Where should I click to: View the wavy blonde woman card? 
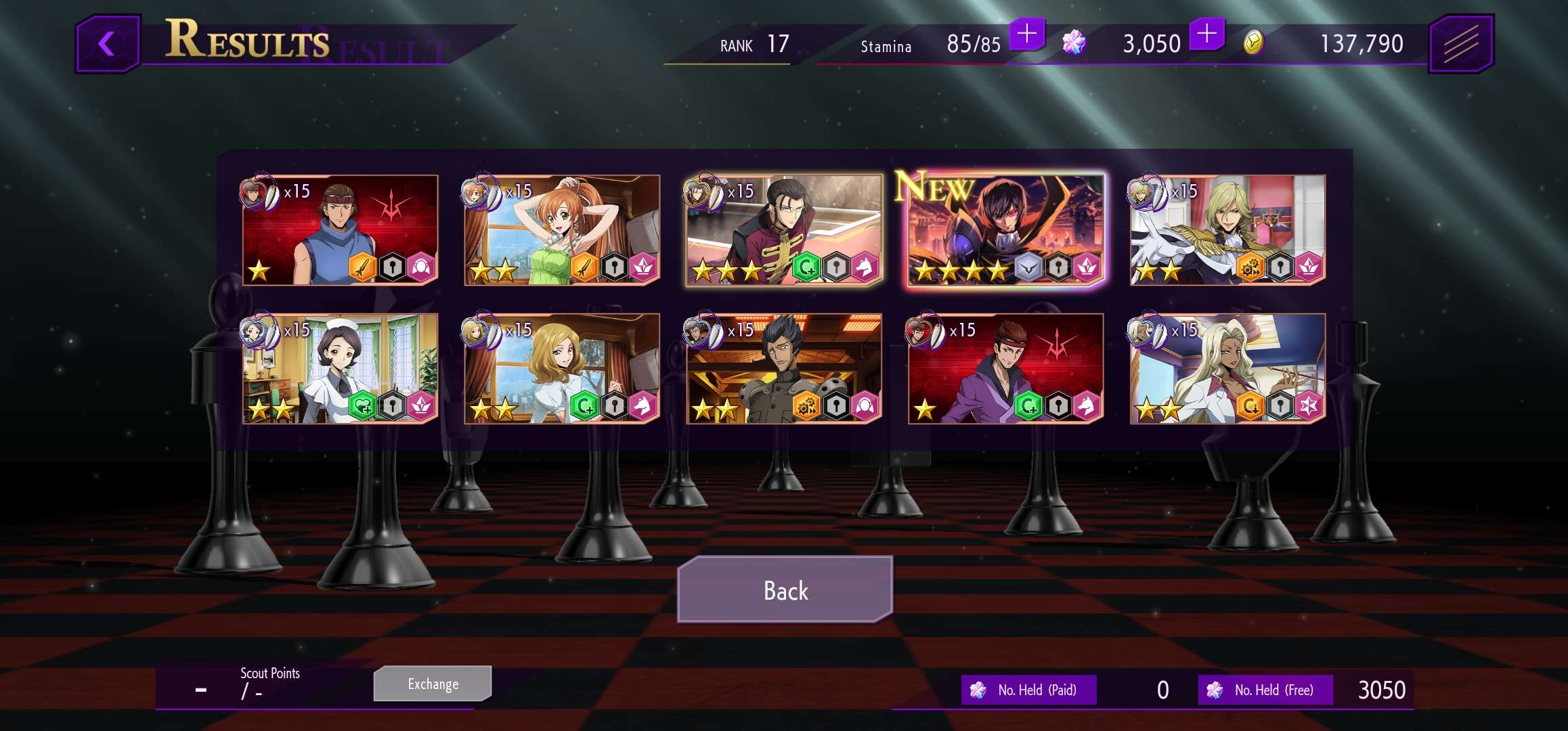[x=562, y=369]
